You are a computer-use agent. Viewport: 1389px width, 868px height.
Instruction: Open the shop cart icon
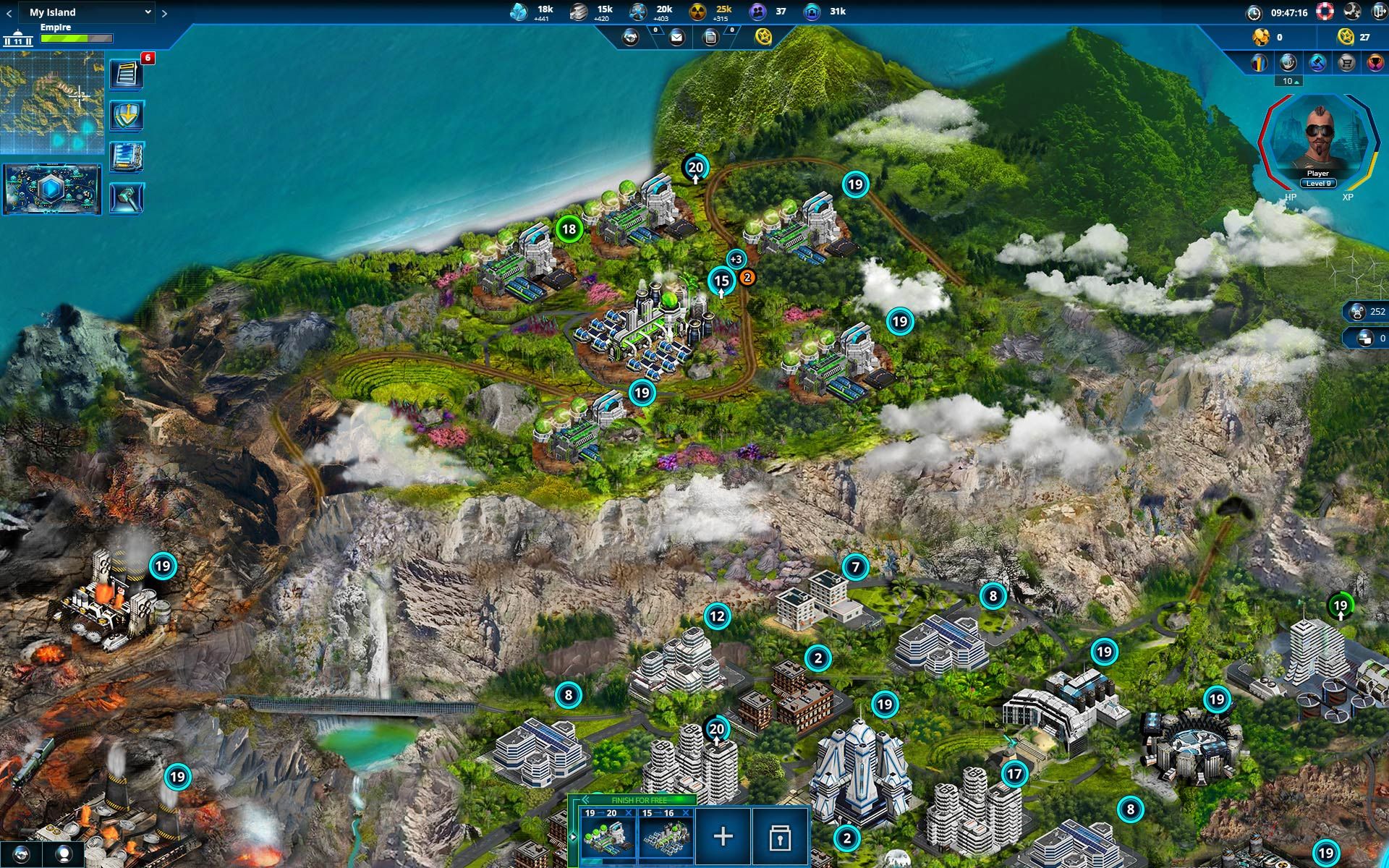[x=1347, y=62]
